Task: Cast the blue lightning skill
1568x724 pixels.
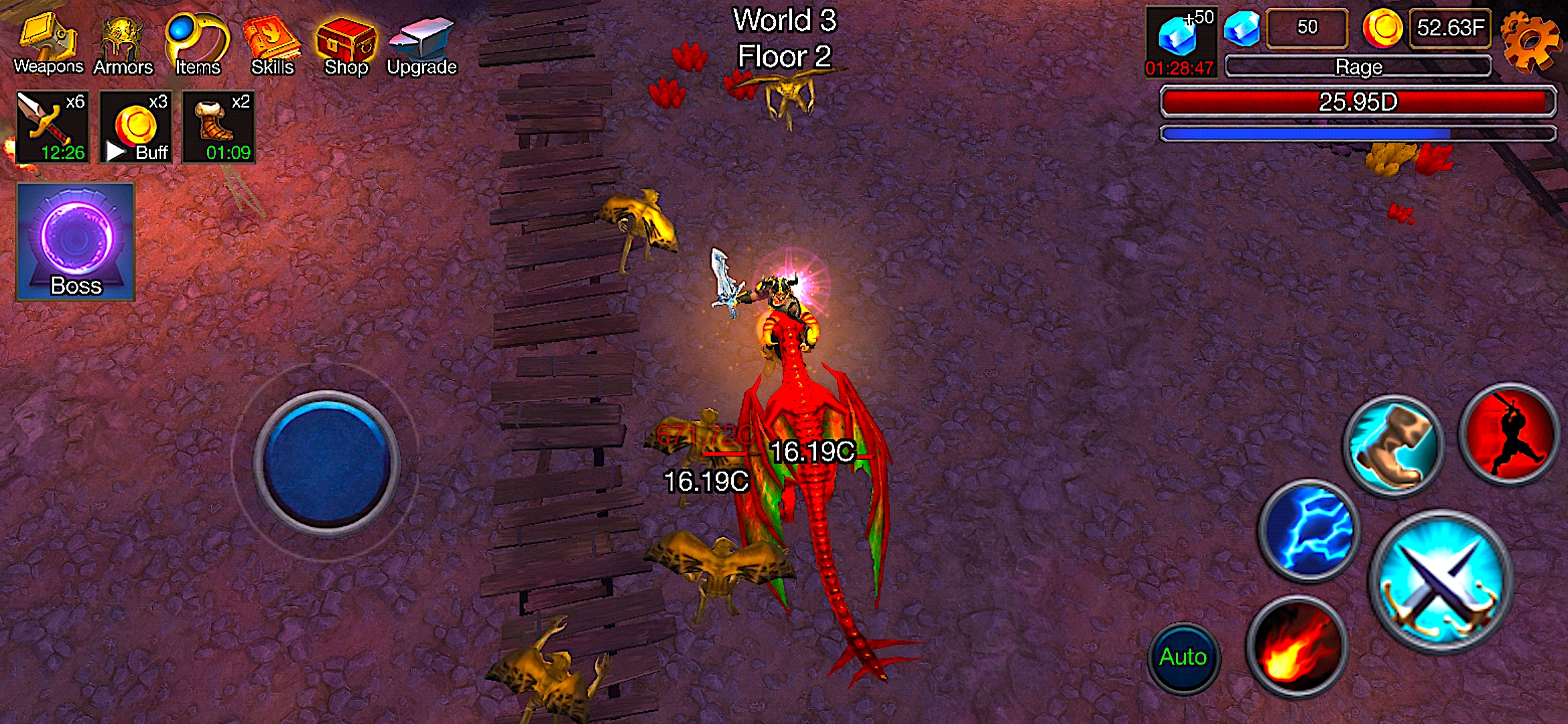Action: (1309, 529)
